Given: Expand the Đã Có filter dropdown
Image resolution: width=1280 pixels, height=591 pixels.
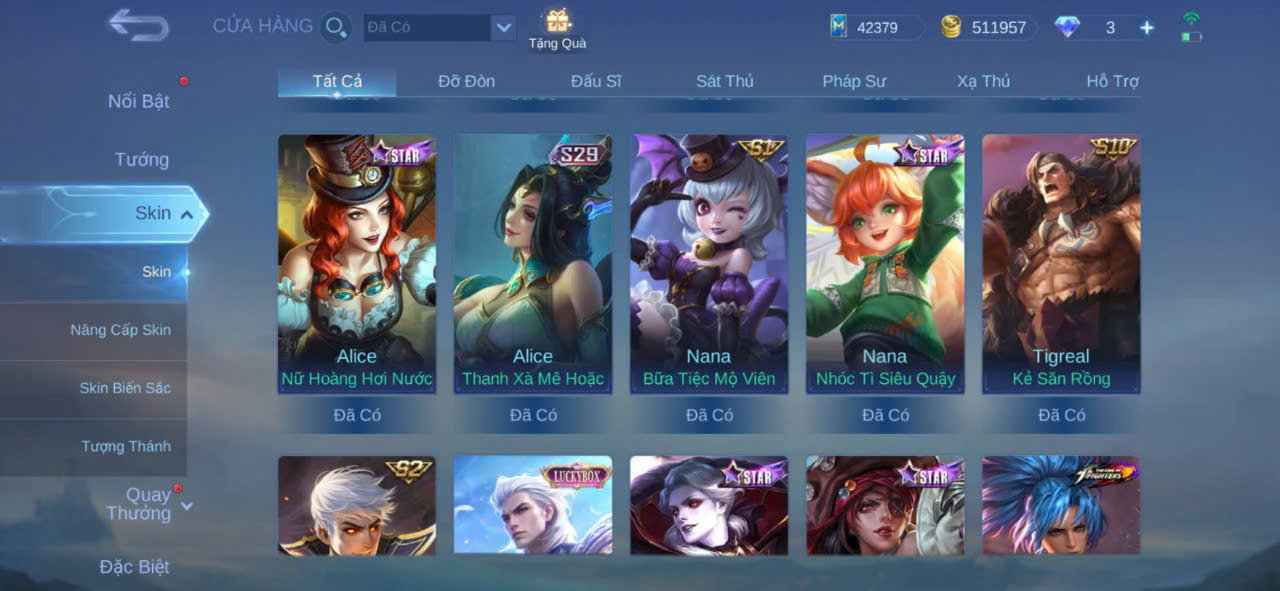Looking at the screenshot, I should coord(504,27).
